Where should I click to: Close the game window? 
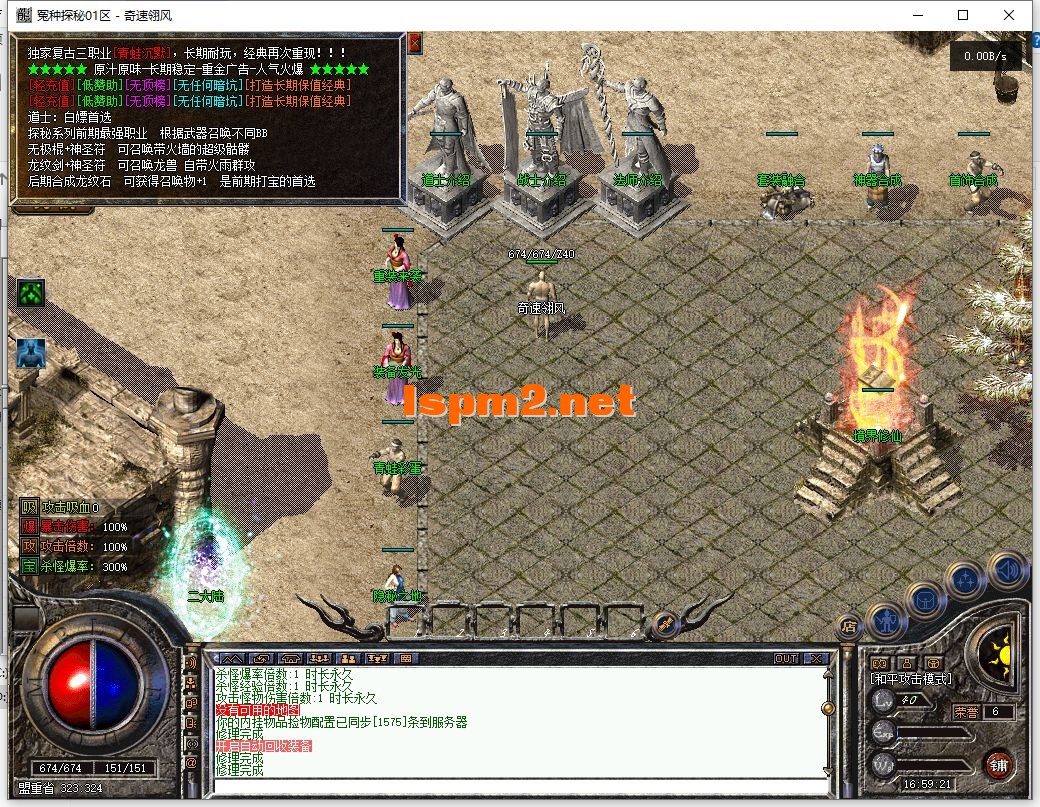point(1010,15)
